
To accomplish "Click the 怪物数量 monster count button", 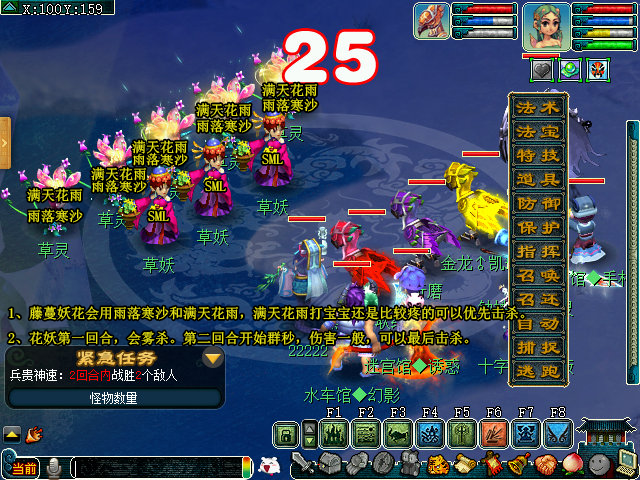I will coord(116,397).
